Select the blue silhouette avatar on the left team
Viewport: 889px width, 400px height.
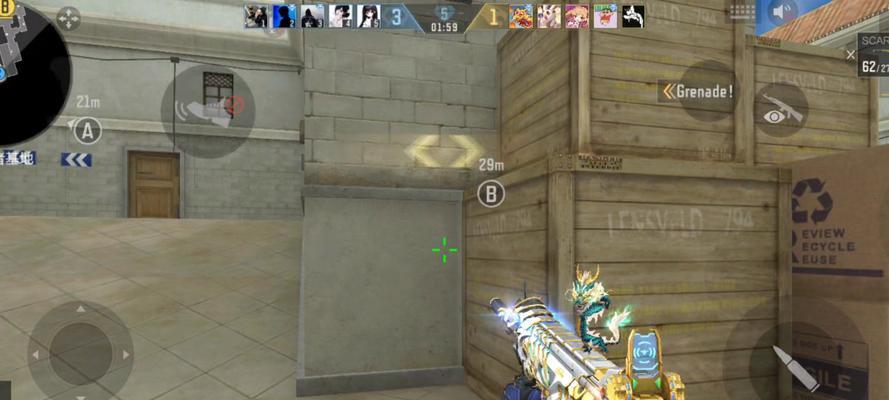[x=284, y=16]
